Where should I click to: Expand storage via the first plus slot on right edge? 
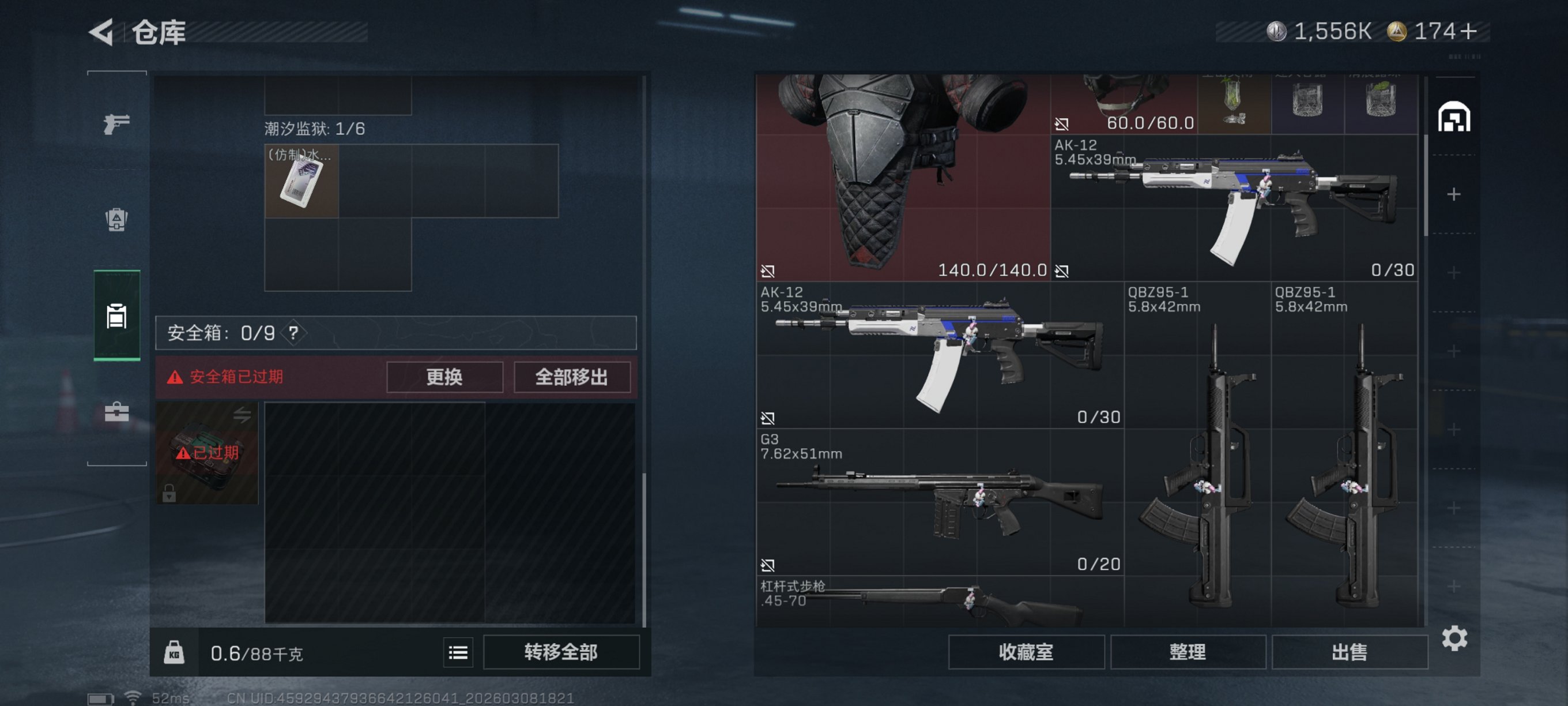(x=1456, y=194)
